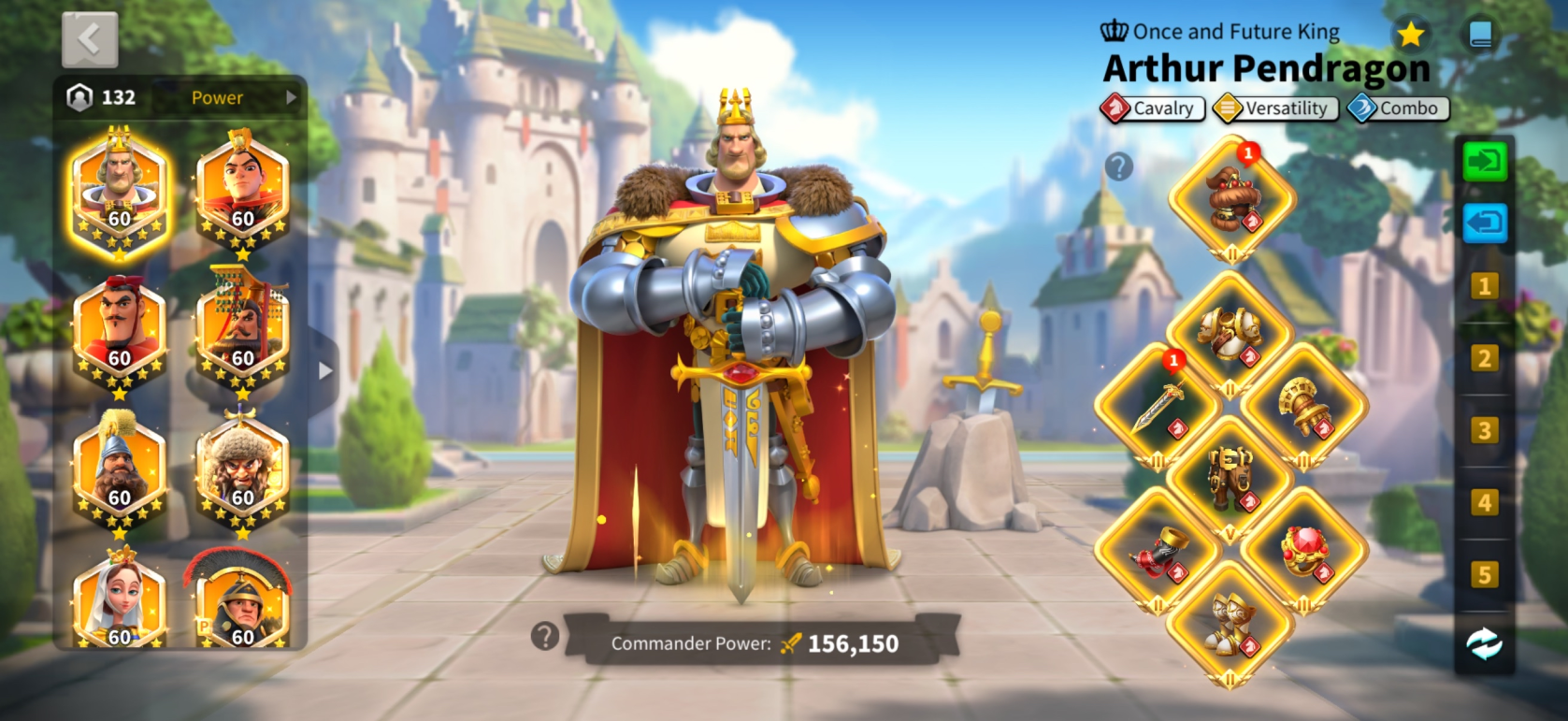This screenshot has width=1568, height=721.
Task: Click the refresh swap arrows button
Action: click(x=1484, y=643)
